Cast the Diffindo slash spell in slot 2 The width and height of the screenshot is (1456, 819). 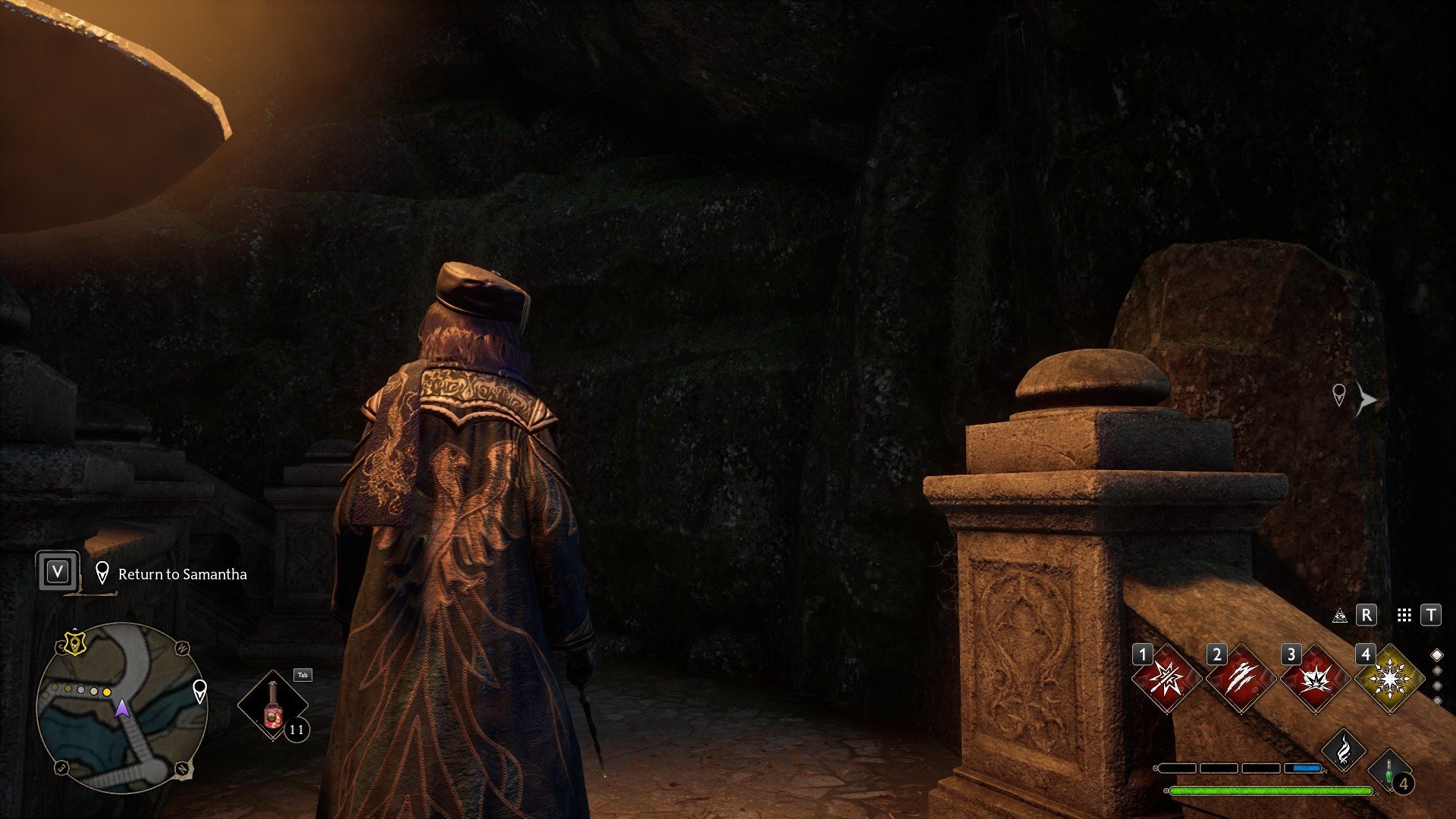[1240, 679]
